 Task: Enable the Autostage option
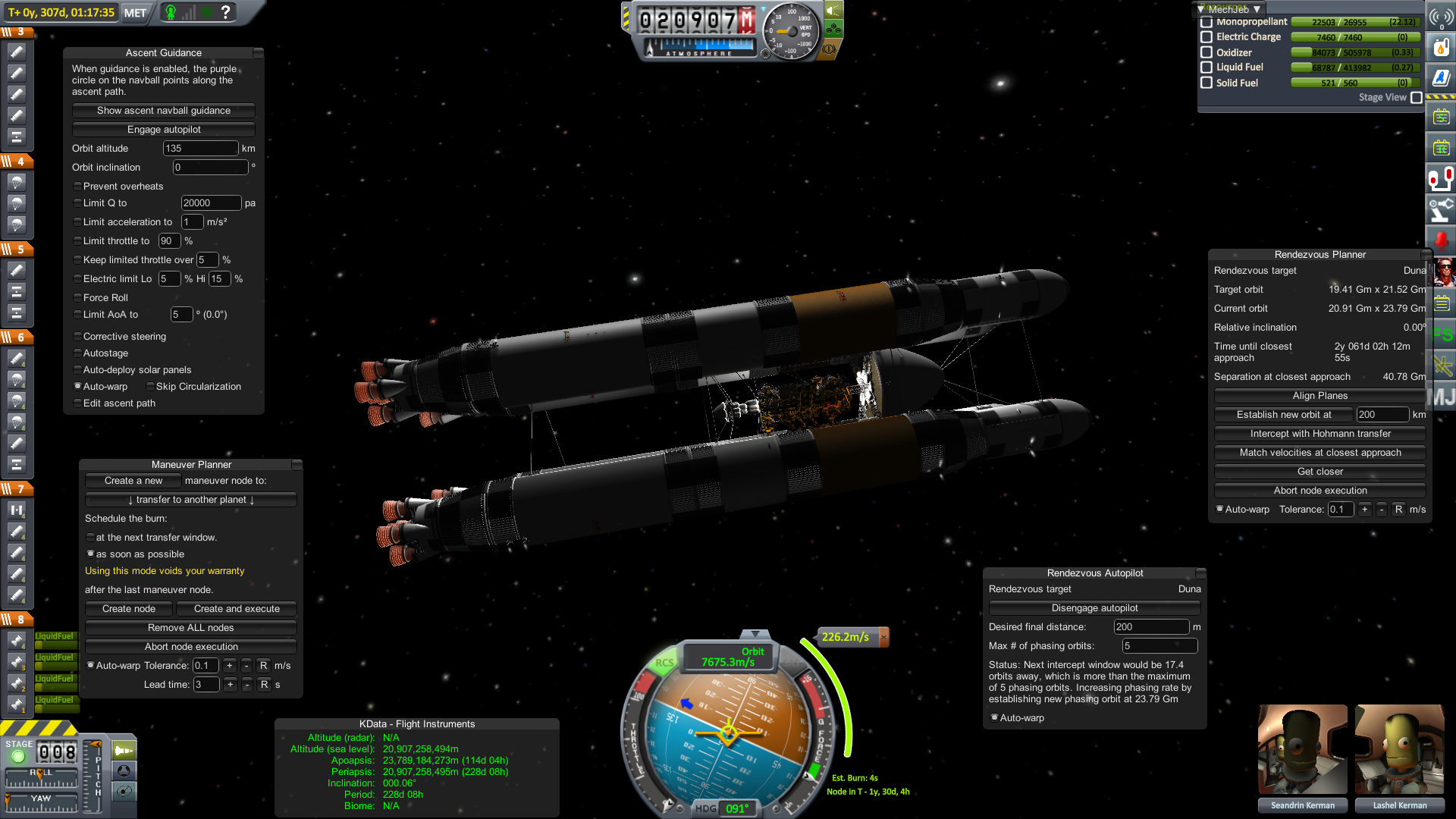tap(77, 353)
